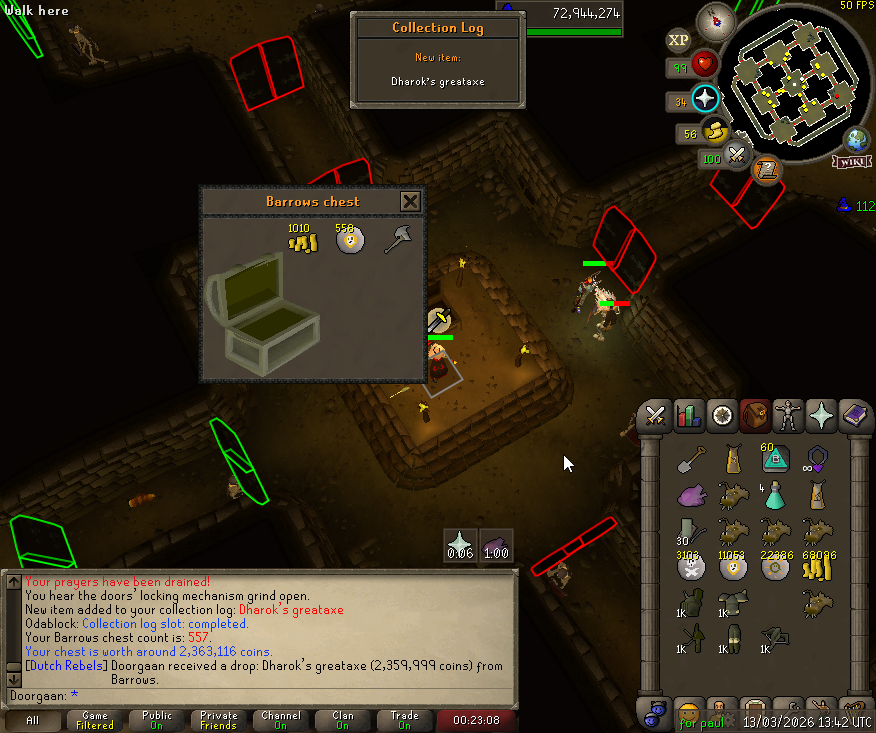876x733 pixels.
Task: Open the Magic spellbook tab
Action: (853, 414)
